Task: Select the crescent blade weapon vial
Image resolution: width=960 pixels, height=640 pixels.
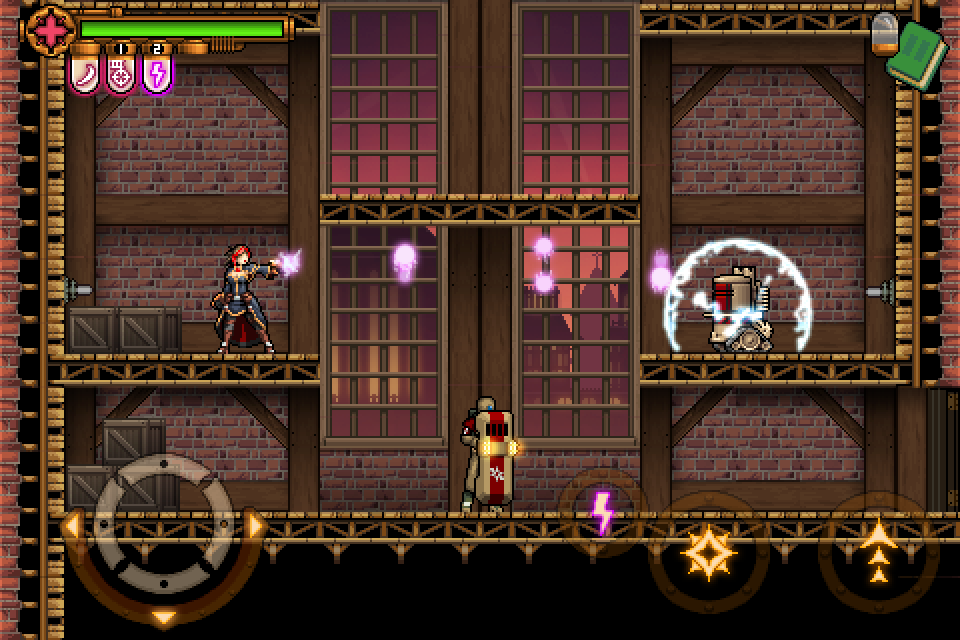Action: (84, 72)
